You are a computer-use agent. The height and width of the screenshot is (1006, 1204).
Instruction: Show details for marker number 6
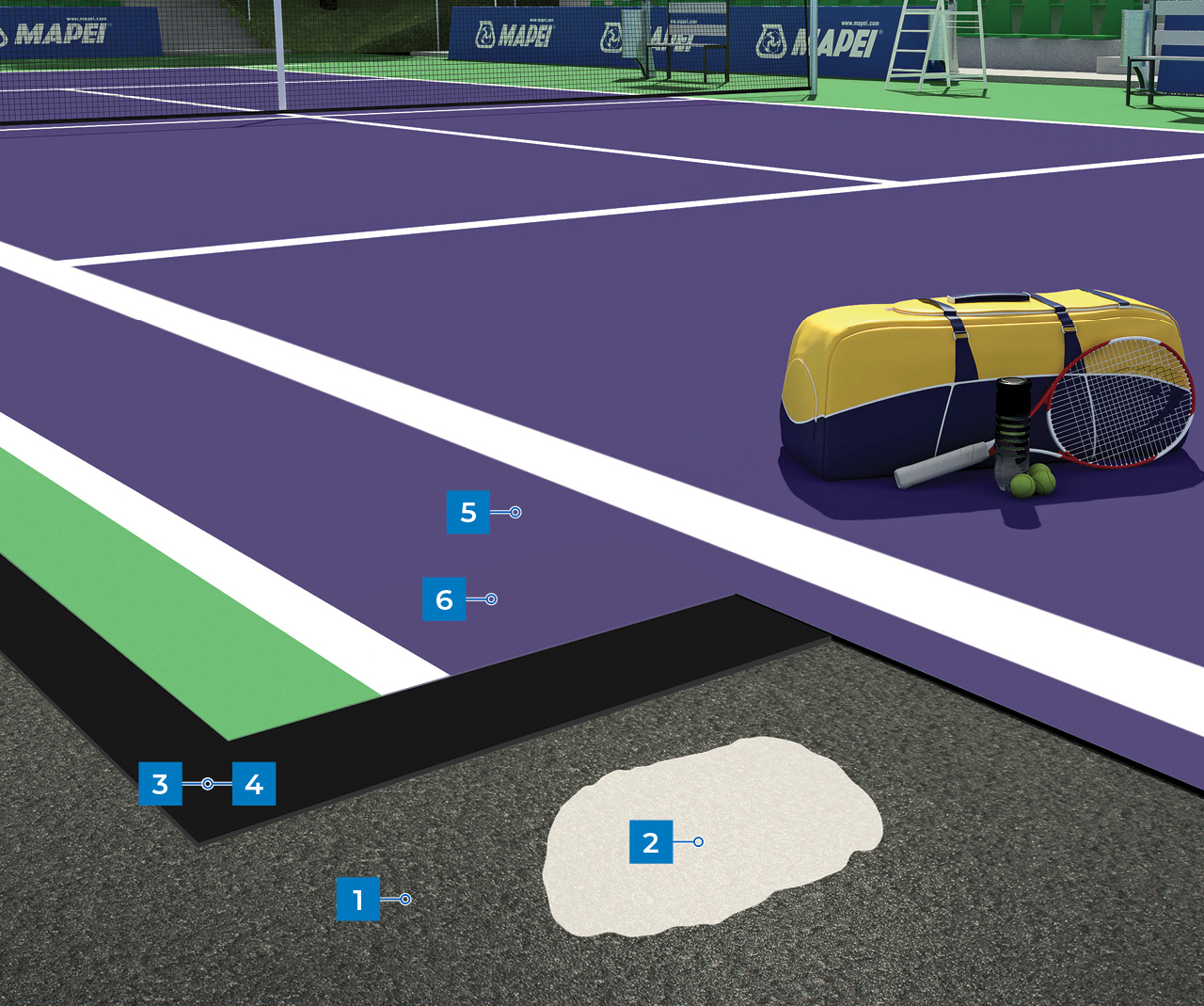444,599
